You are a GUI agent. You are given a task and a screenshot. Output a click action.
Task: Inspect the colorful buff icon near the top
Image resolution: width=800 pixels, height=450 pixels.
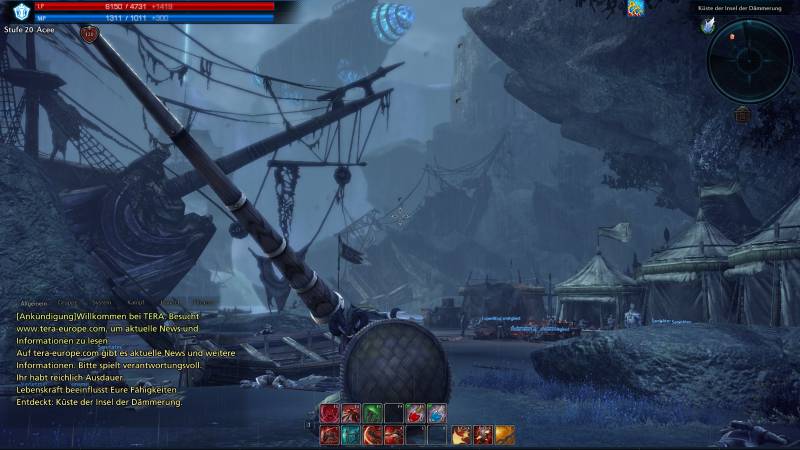point(635,8)
